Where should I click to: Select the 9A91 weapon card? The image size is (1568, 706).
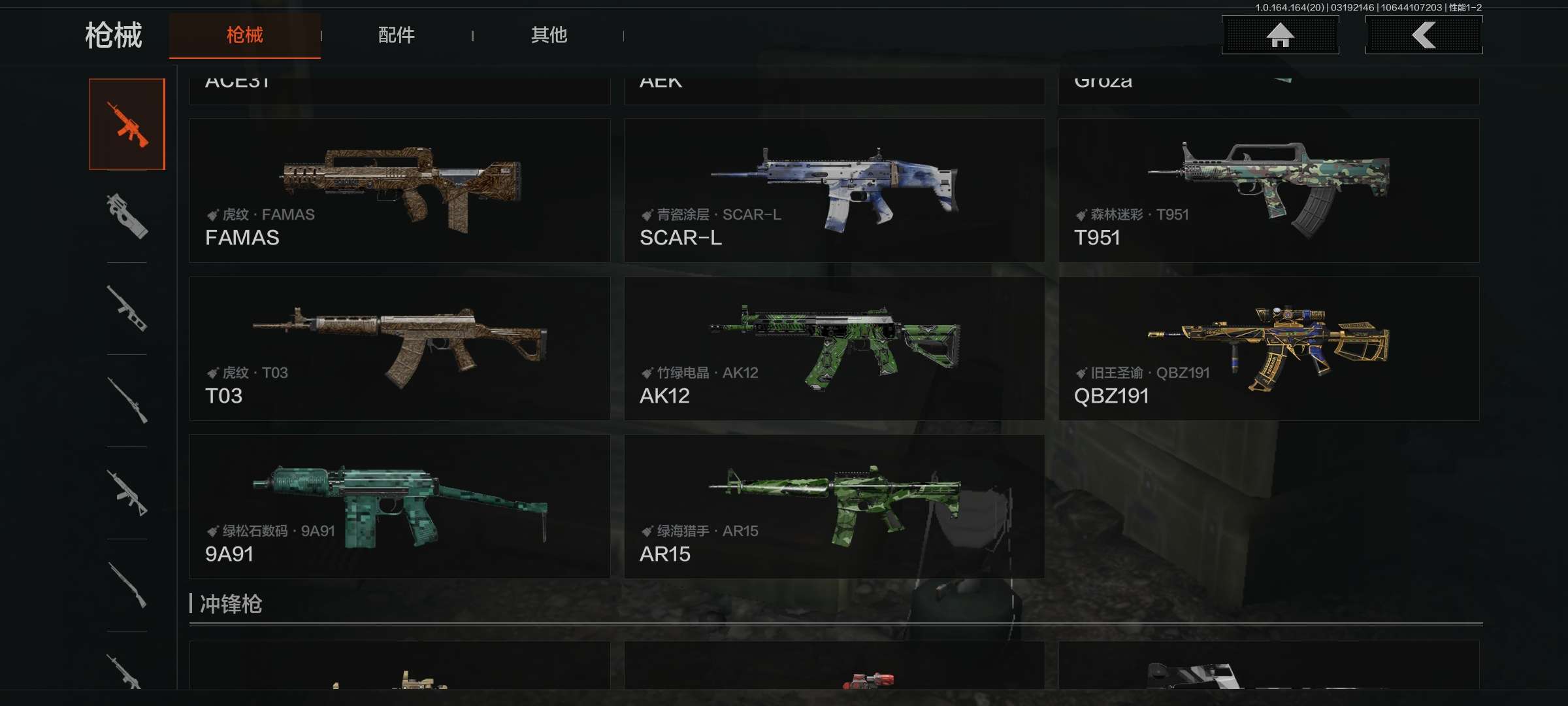tap(400, 507)
